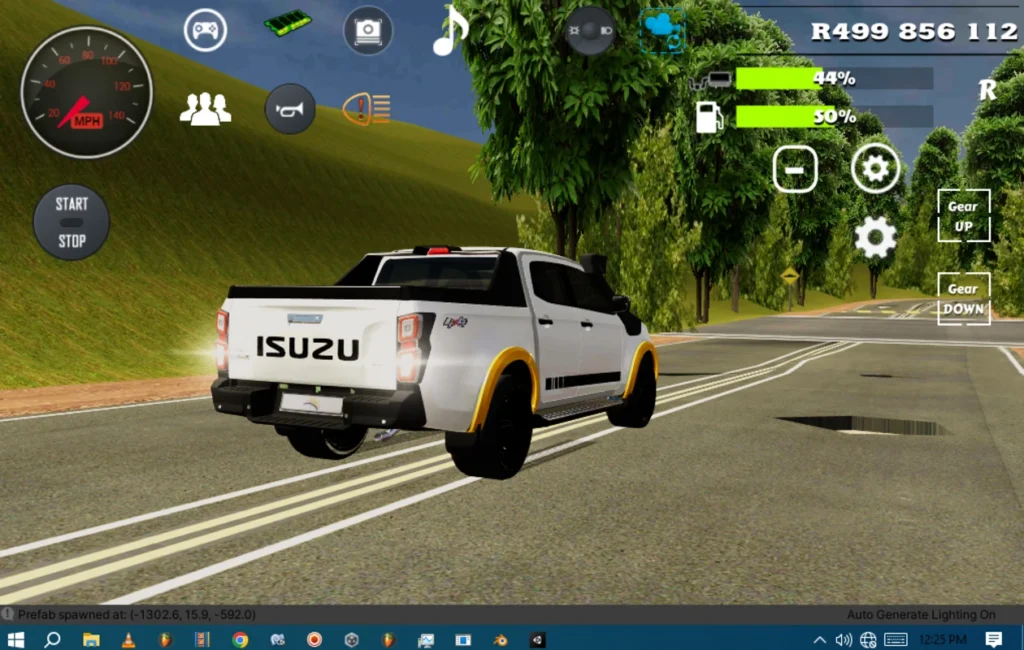Tap the Gear DOWN button
Viewport: 1024px width, 650px height.
[x=963, y=298]
